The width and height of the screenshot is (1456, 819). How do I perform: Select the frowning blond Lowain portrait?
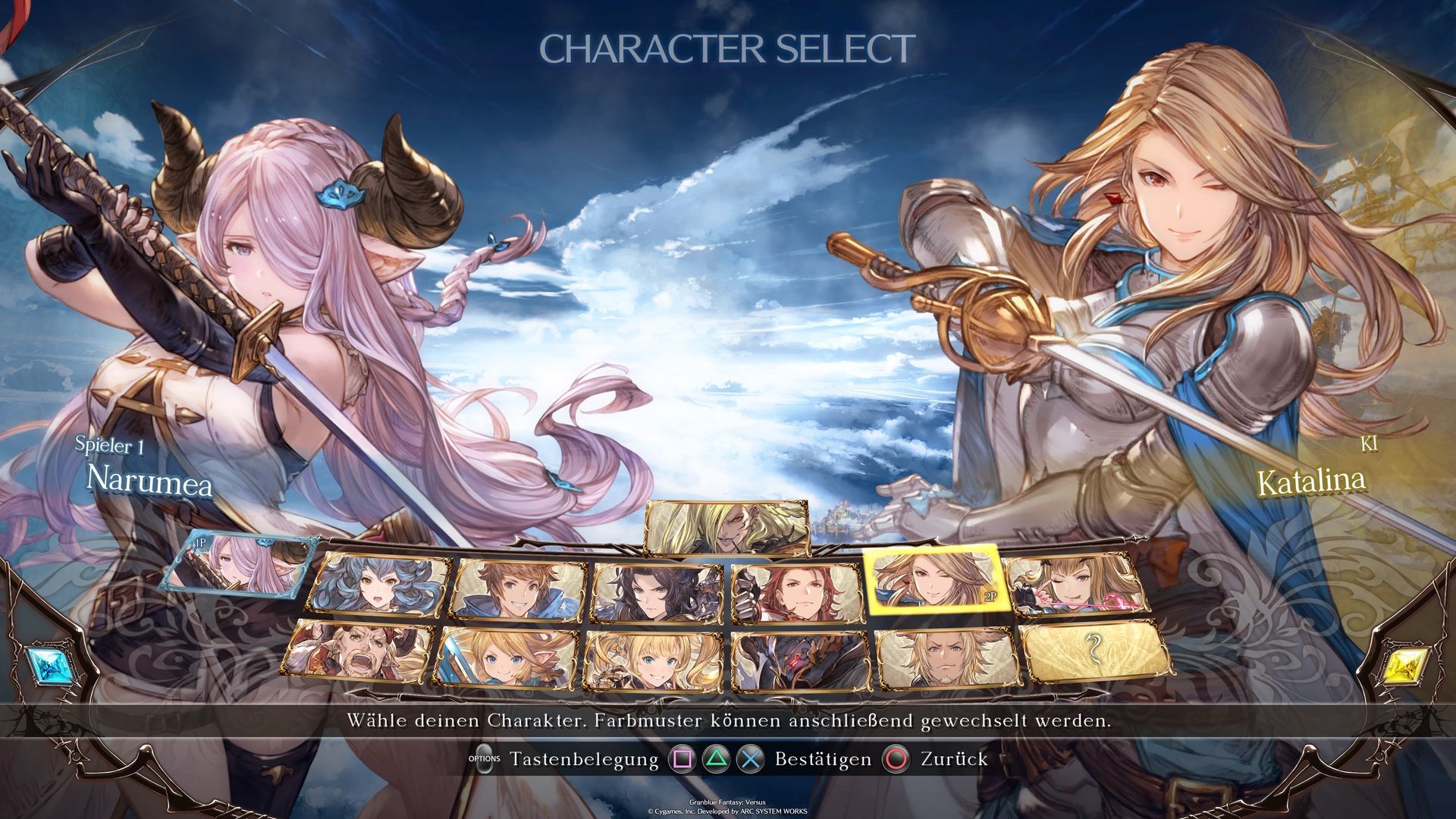[x=946, y=657]
